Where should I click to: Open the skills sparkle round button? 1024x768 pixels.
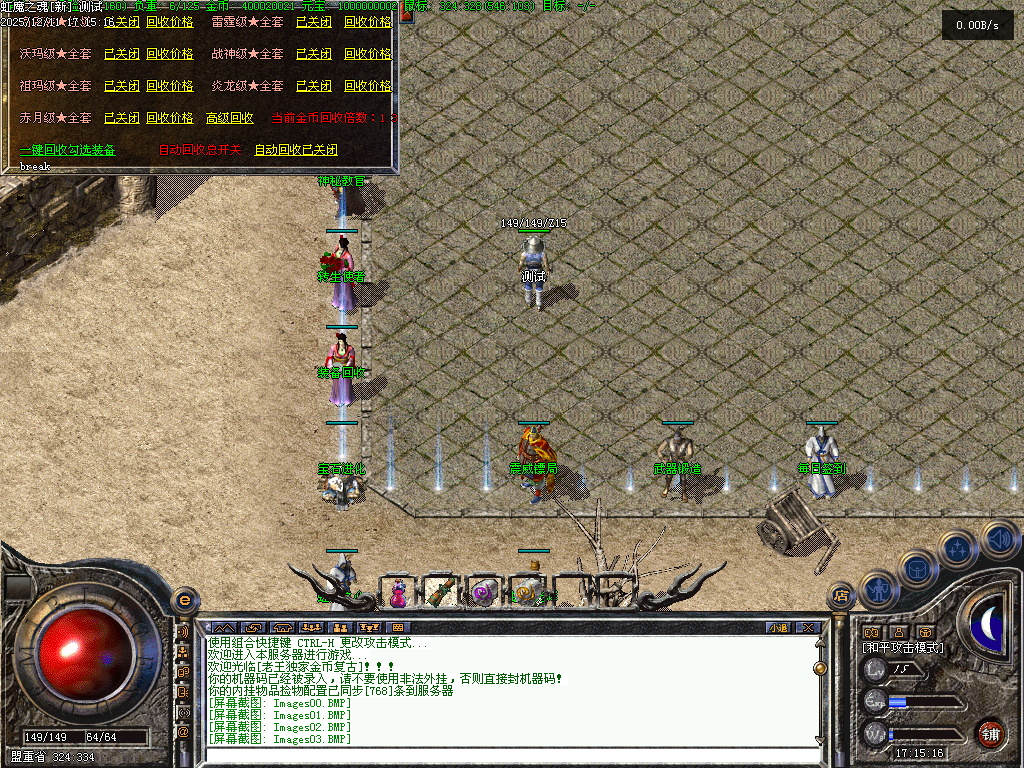(x=958, y=548)
